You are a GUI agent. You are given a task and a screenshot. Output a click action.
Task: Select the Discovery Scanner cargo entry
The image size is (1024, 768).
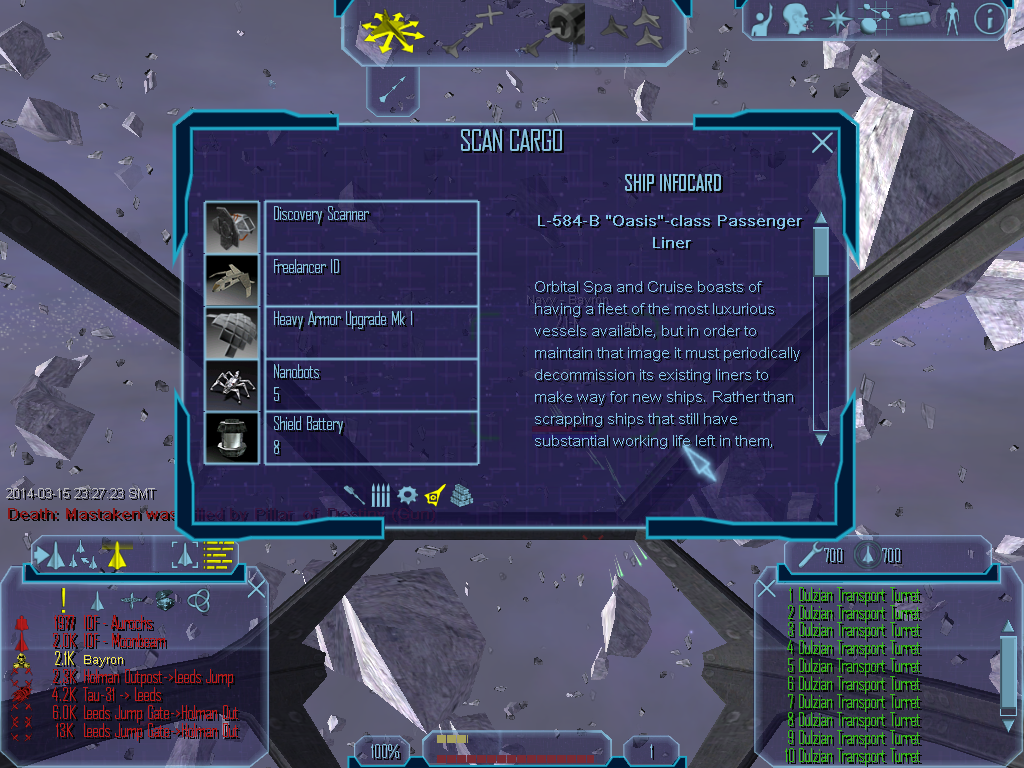(371, 226)
